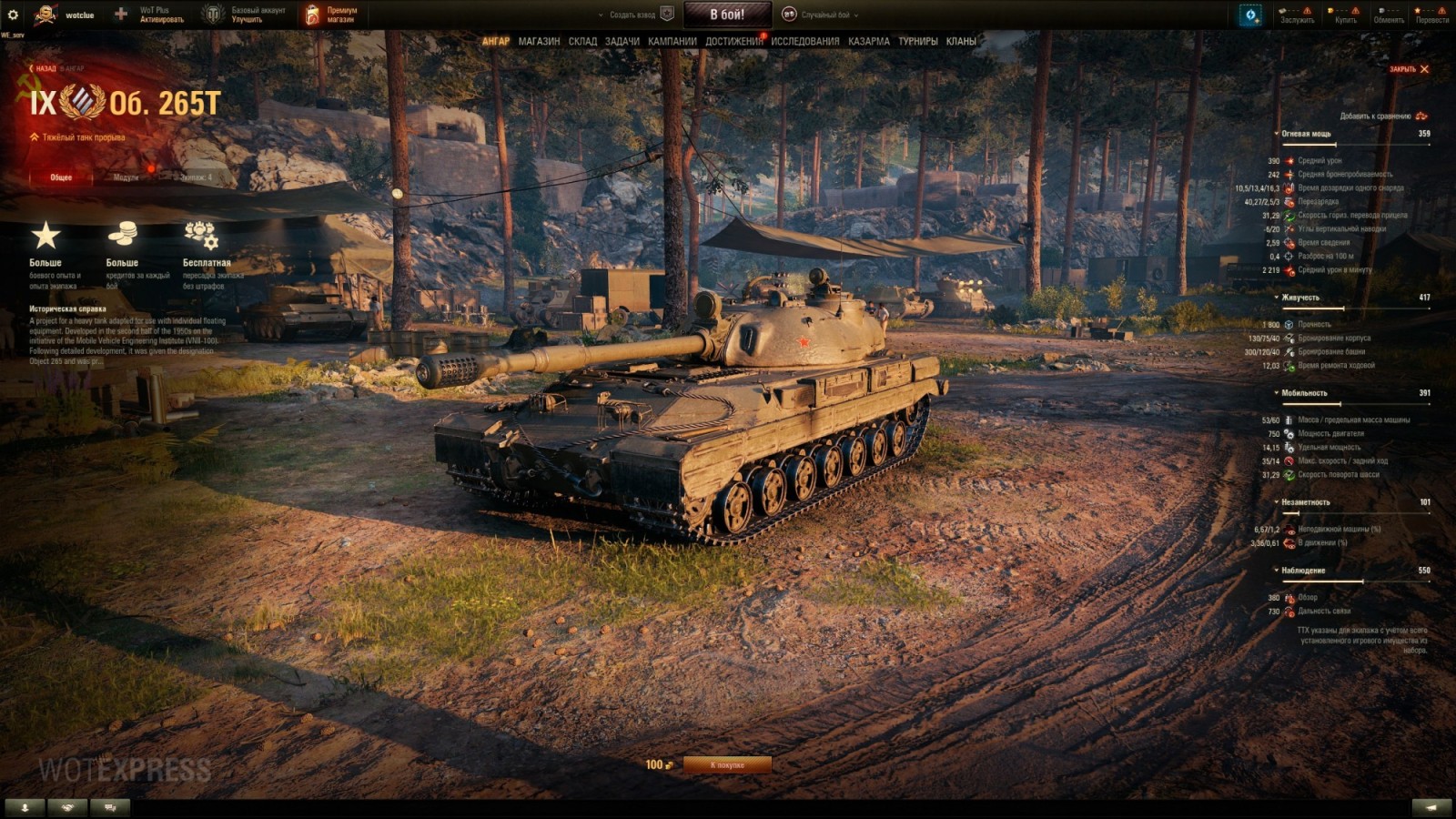Click the Перезарядка reload icon

pos(1288,201)
